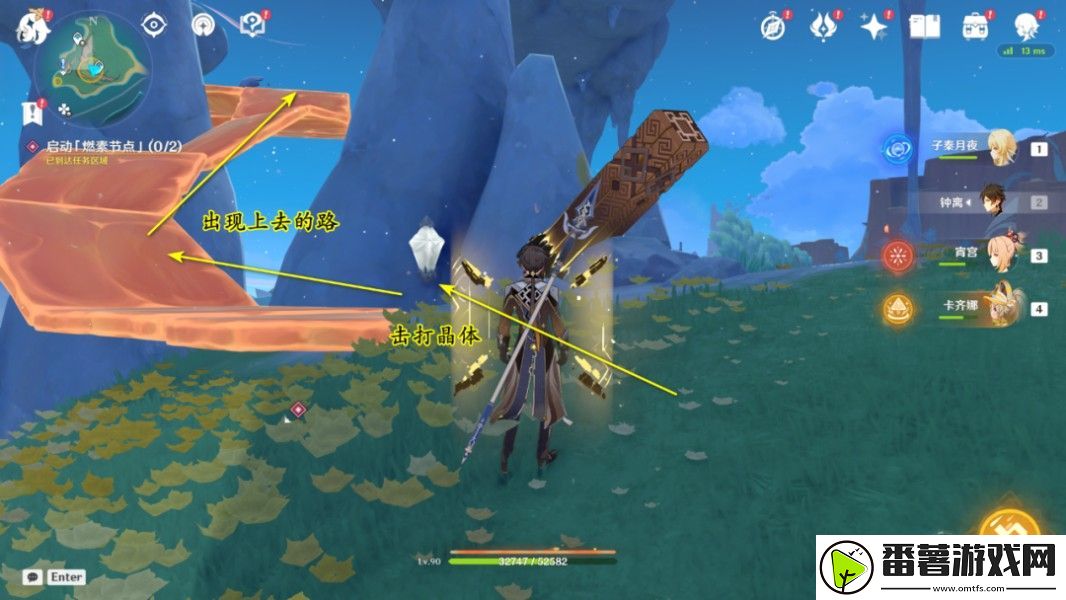Open the tutorial book with question mark

(253, 24)
